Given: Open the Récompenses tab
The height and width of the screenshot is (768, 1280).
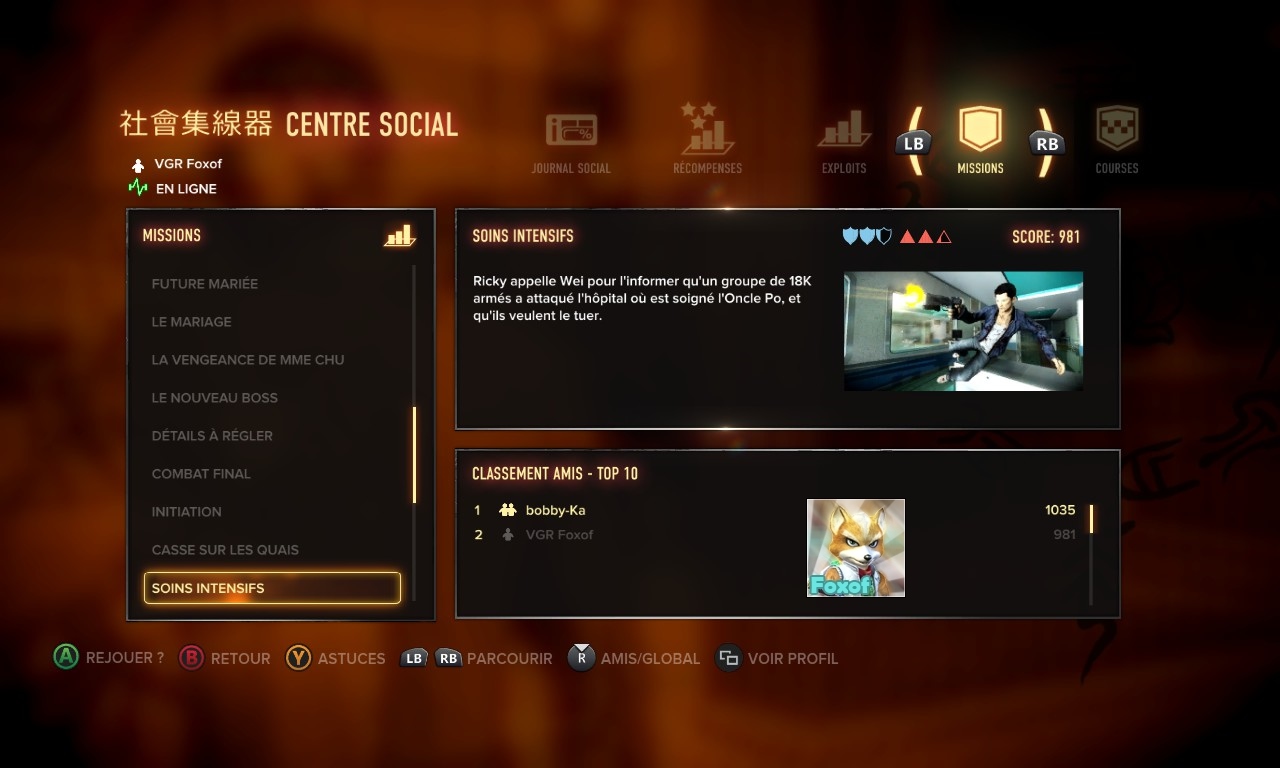Looking at the screenshot, I should point(707,140).
